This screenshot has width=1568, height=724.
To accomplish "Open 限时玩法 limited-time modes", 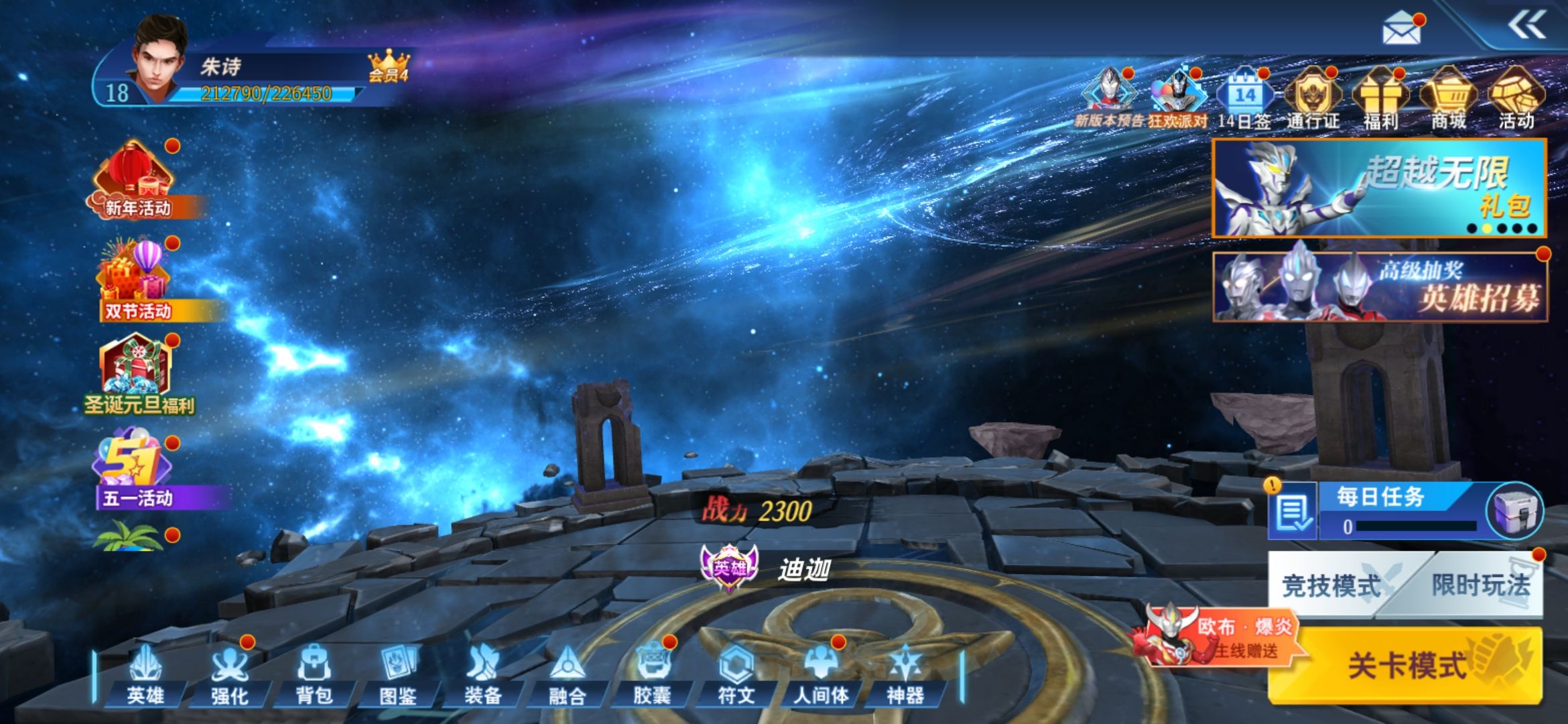I will pos(1481,586).
